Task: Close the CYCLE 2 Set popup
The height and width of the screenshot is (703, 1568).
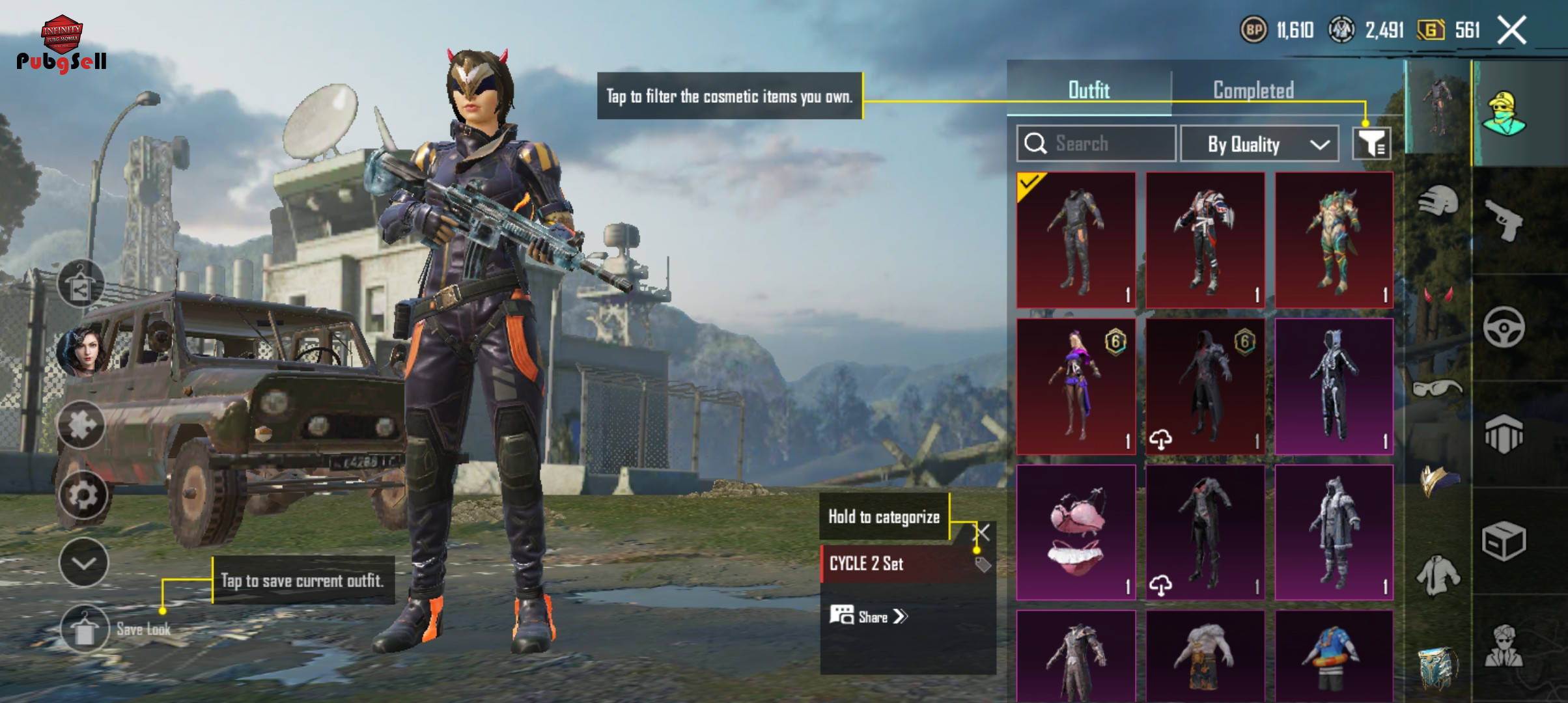Action: click(983, 532)
